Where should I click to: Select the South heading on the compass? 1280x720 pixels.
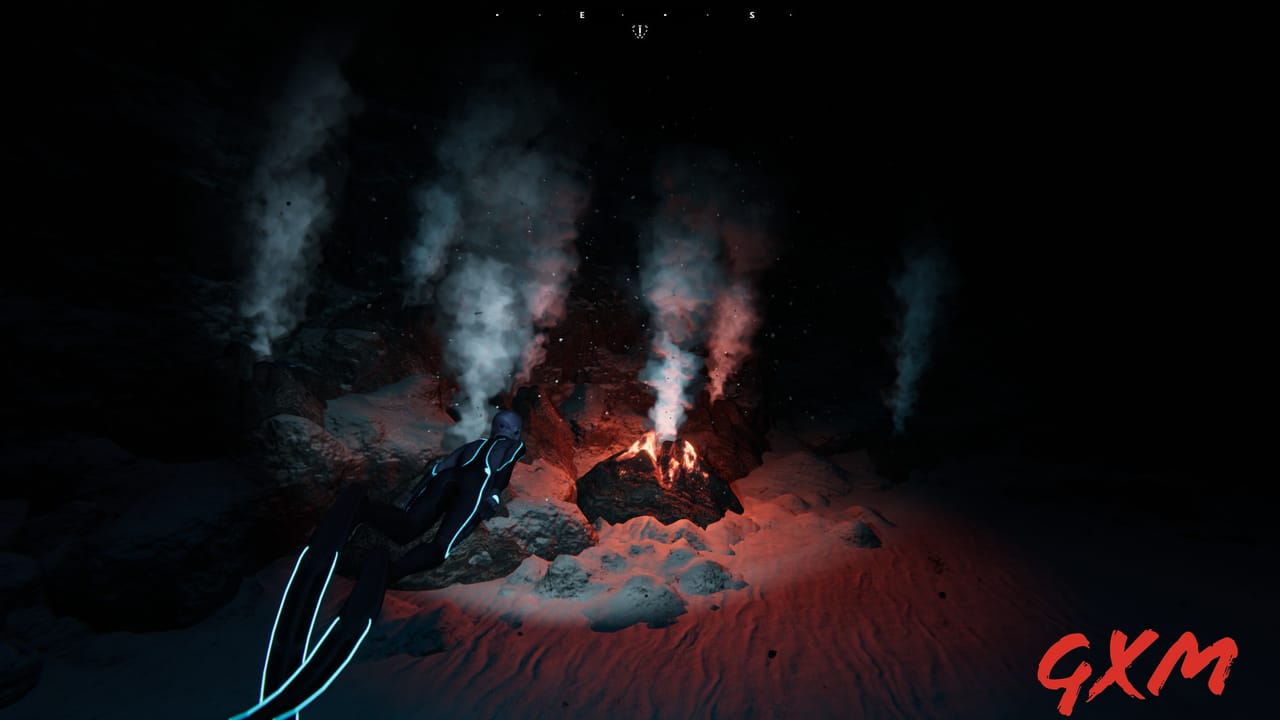752,15
